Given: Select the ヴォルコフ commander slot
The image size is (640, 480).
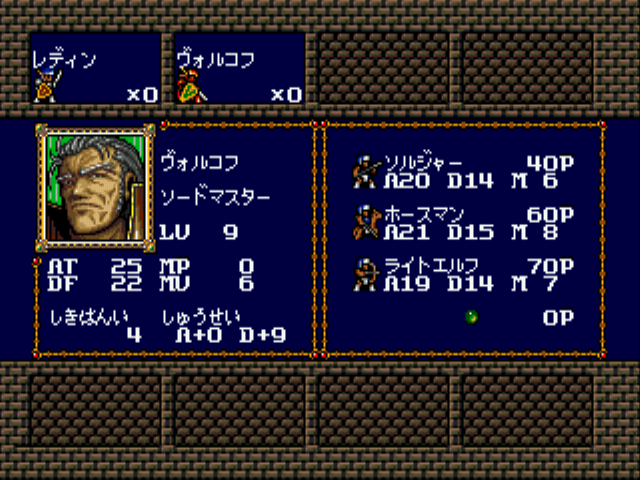Looking at the screenshot, I should tap(239, 70).
